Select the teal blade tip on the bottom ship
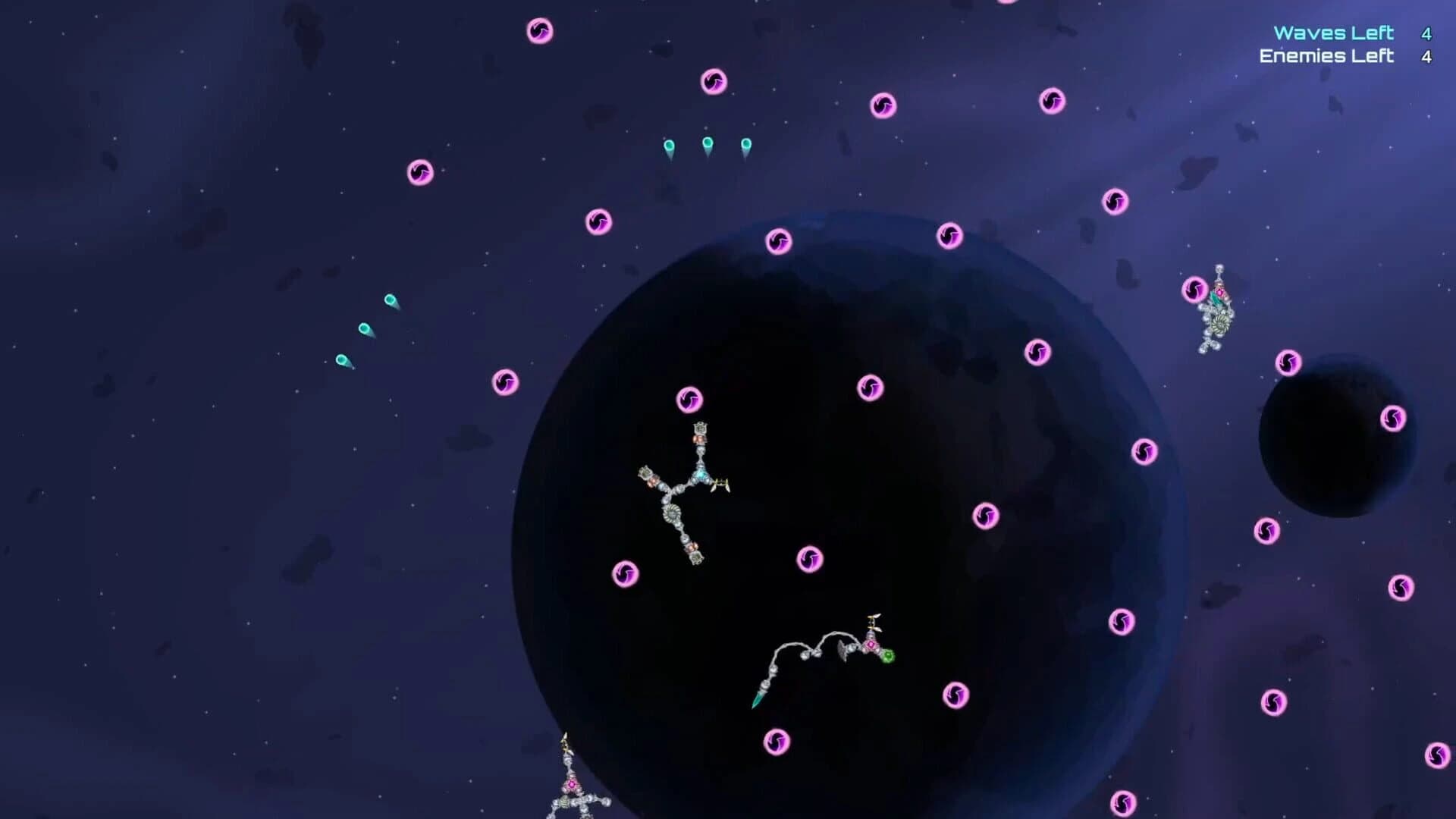Viewport: 1456px width, 819px height. pyautogui.click(x=757, y=701)
